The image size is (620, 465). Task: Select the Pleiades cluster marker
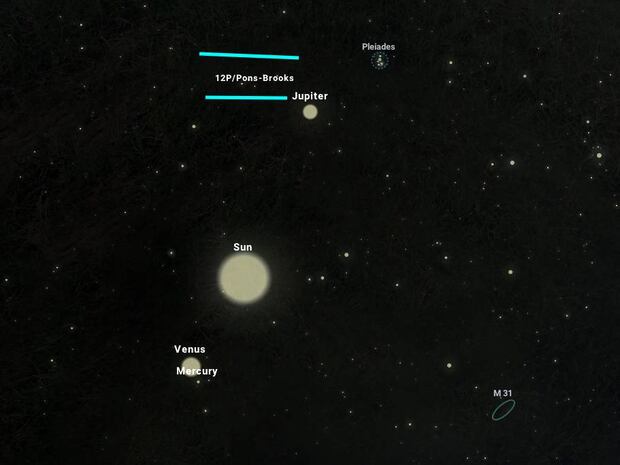tap(380, 62)
